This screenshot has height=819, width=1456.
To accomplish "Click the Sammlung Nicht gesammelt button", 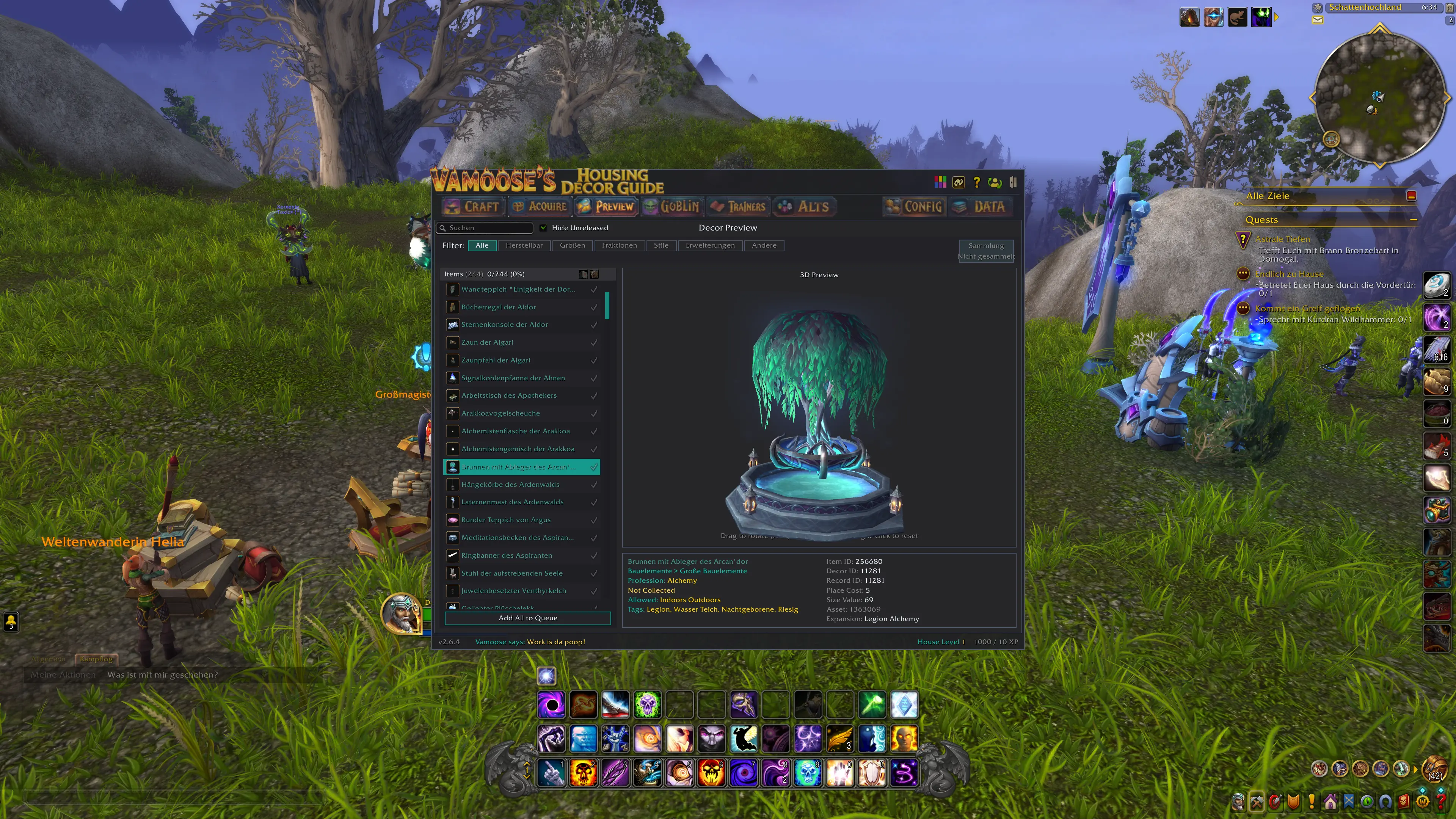I will click(986, 250).
